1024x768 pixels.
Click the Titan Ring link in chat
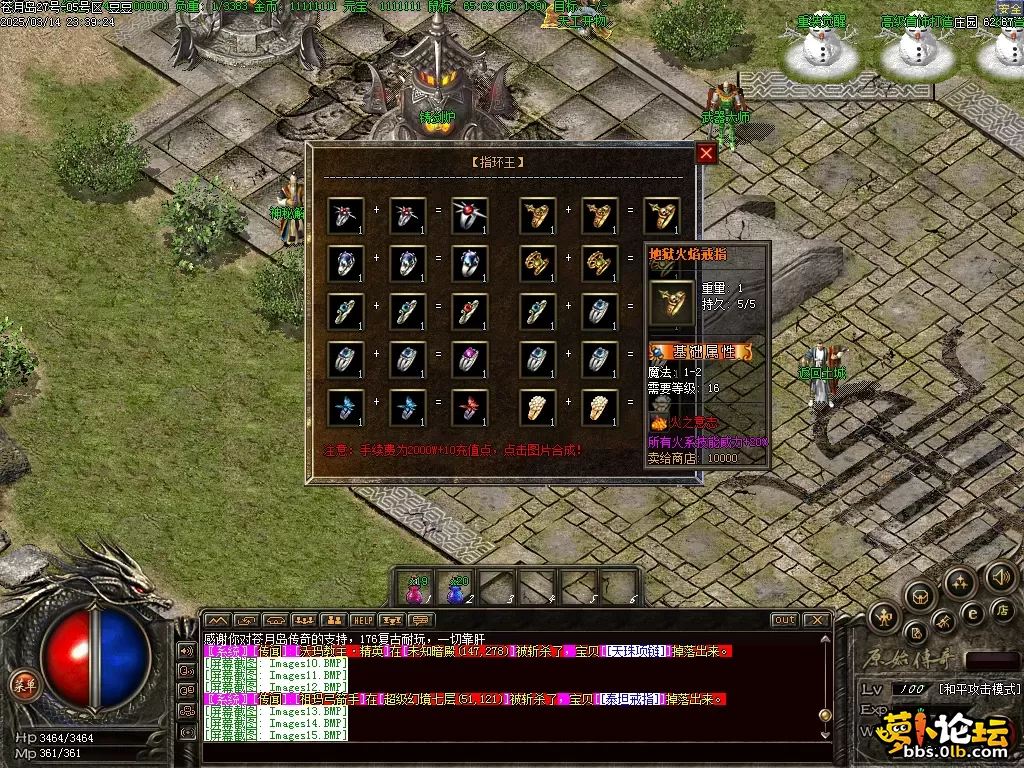tap(632, 699)
